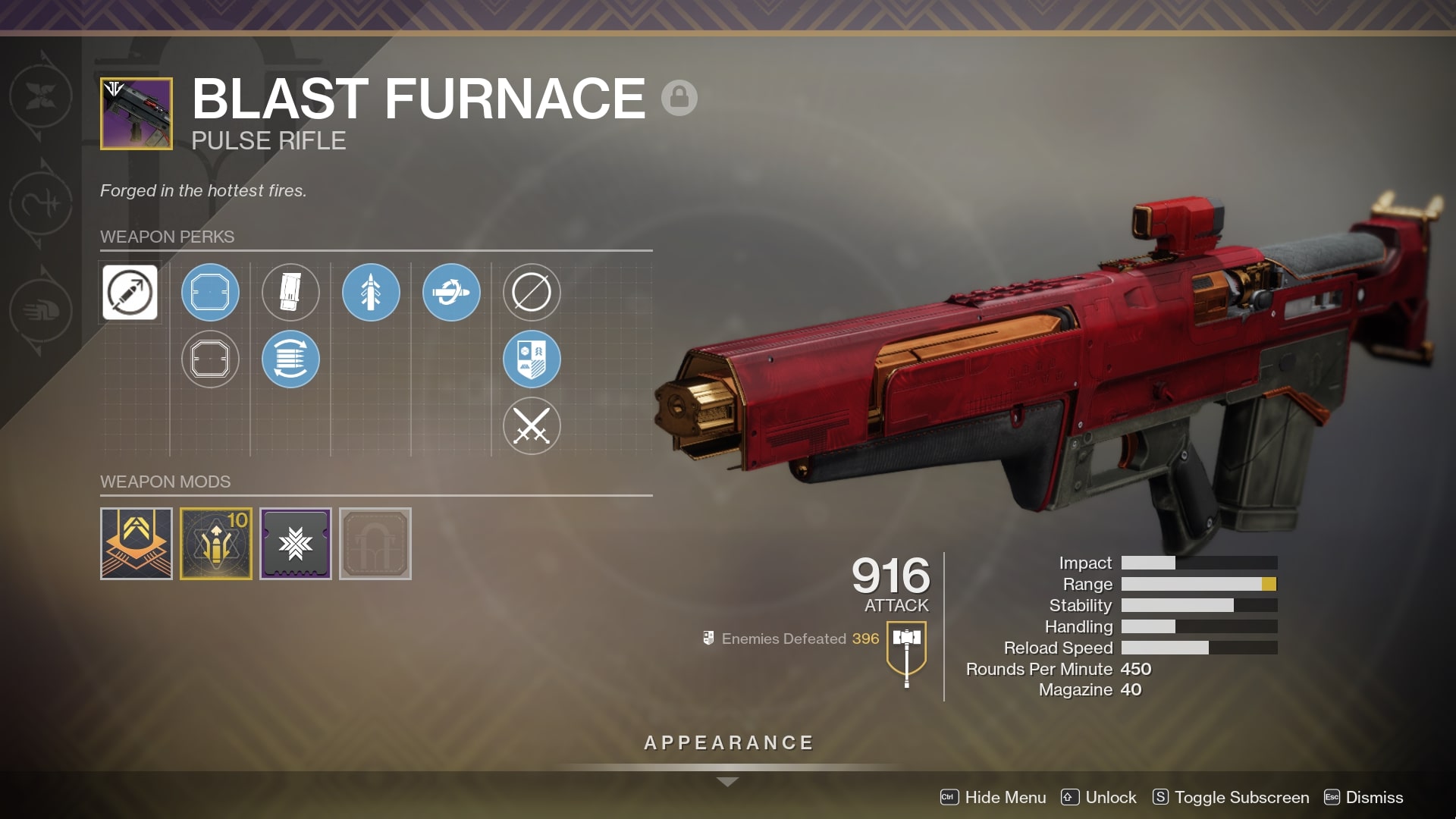Expand the Appearance section via bottom chevron
1456x819 pixels.
(727, 780)
